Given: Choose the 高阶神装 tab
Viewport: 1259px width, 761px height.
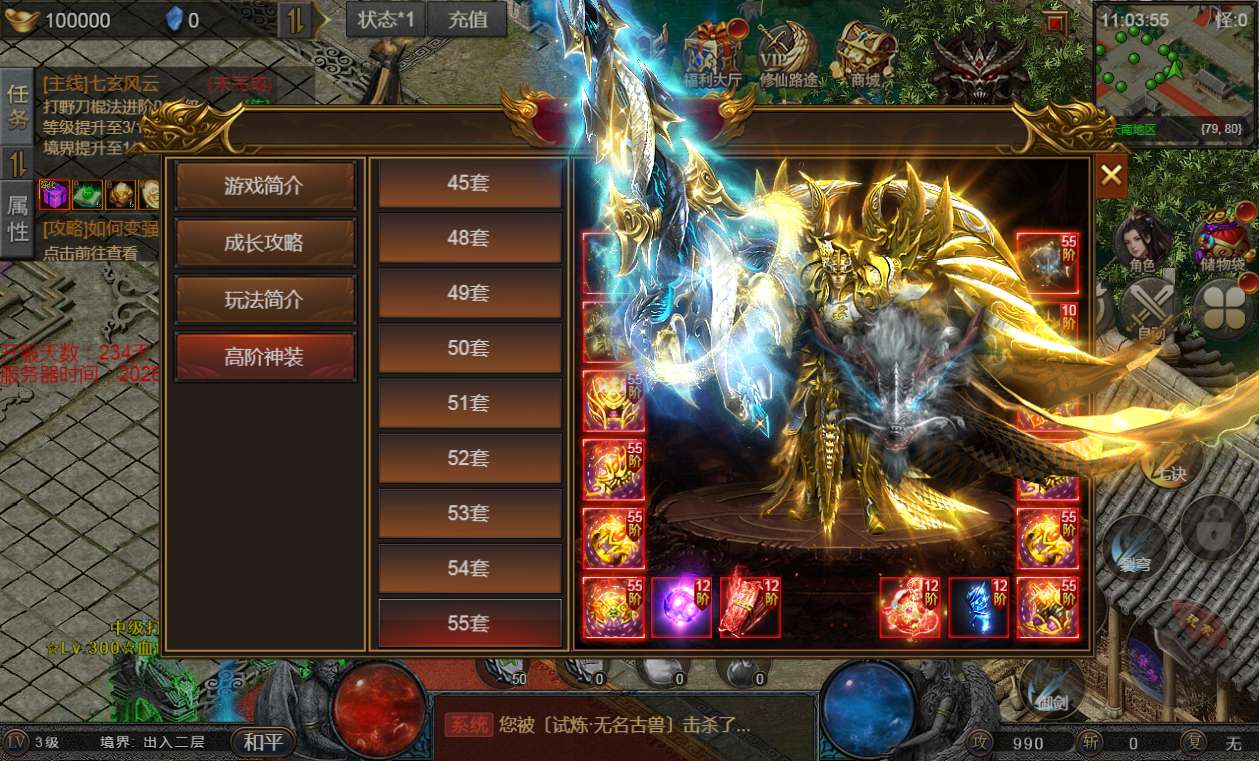Looking at the screenshot, I should 265,357.
